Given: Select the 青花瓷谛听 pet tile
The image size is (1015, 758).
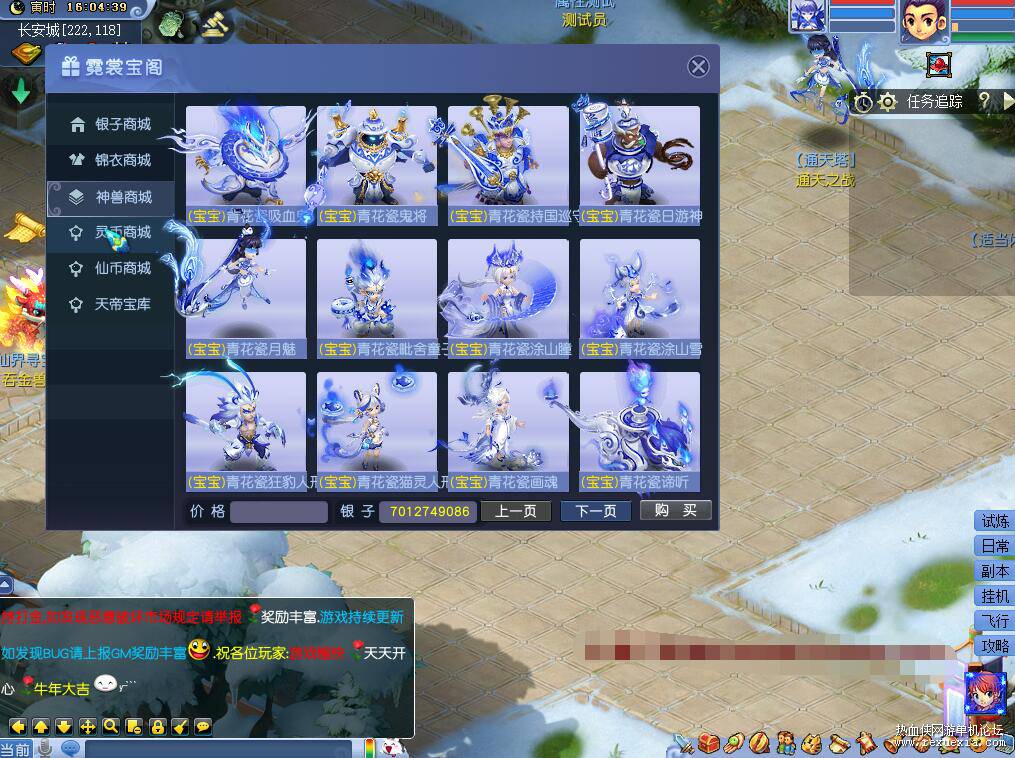Looking at the screenshot, I should pyautogui.click(x=640, y=431).
